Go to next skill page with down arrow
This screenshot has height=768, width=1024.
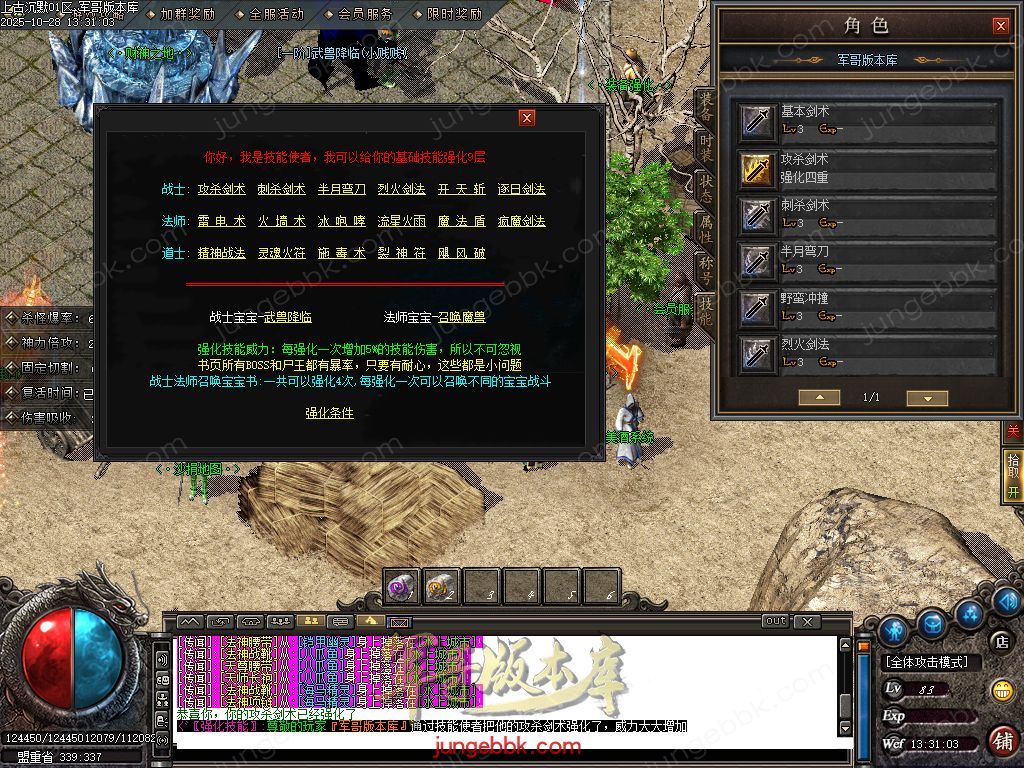click(x=926, y=398)
